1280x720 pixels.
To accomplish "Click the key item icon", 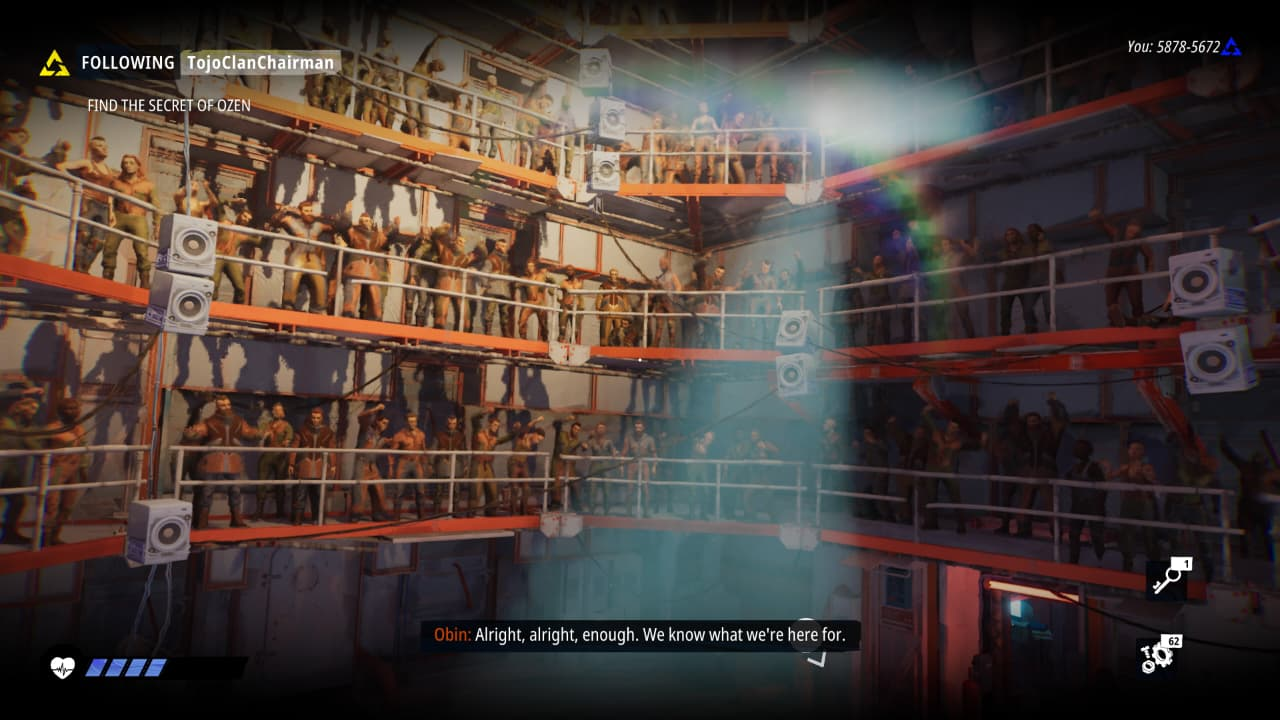I will [x=1166, y=580].
